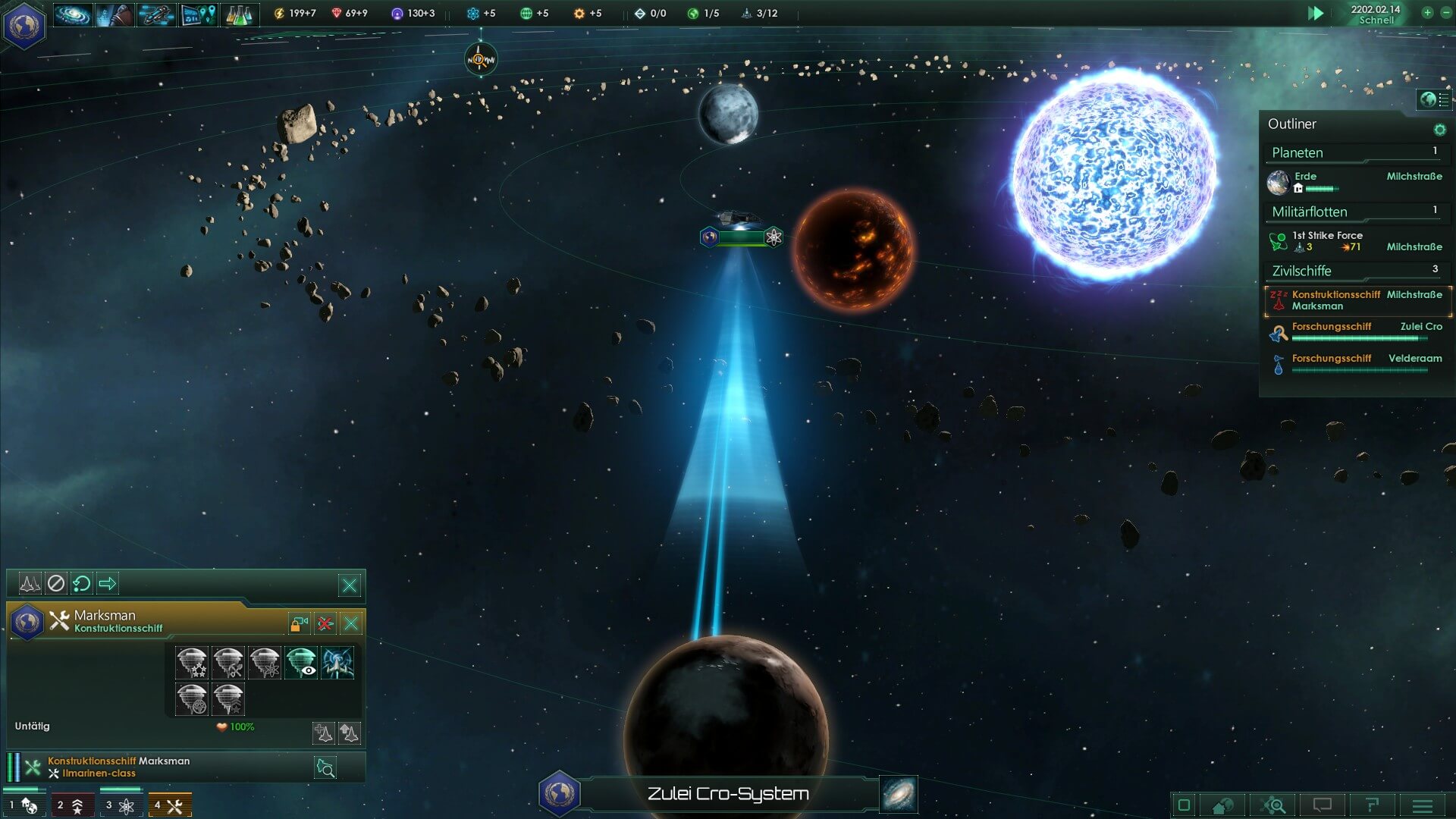1456x819 pixels.
Task: Open the hamburger game menu bottom right corner
Action: (1423, 805)
